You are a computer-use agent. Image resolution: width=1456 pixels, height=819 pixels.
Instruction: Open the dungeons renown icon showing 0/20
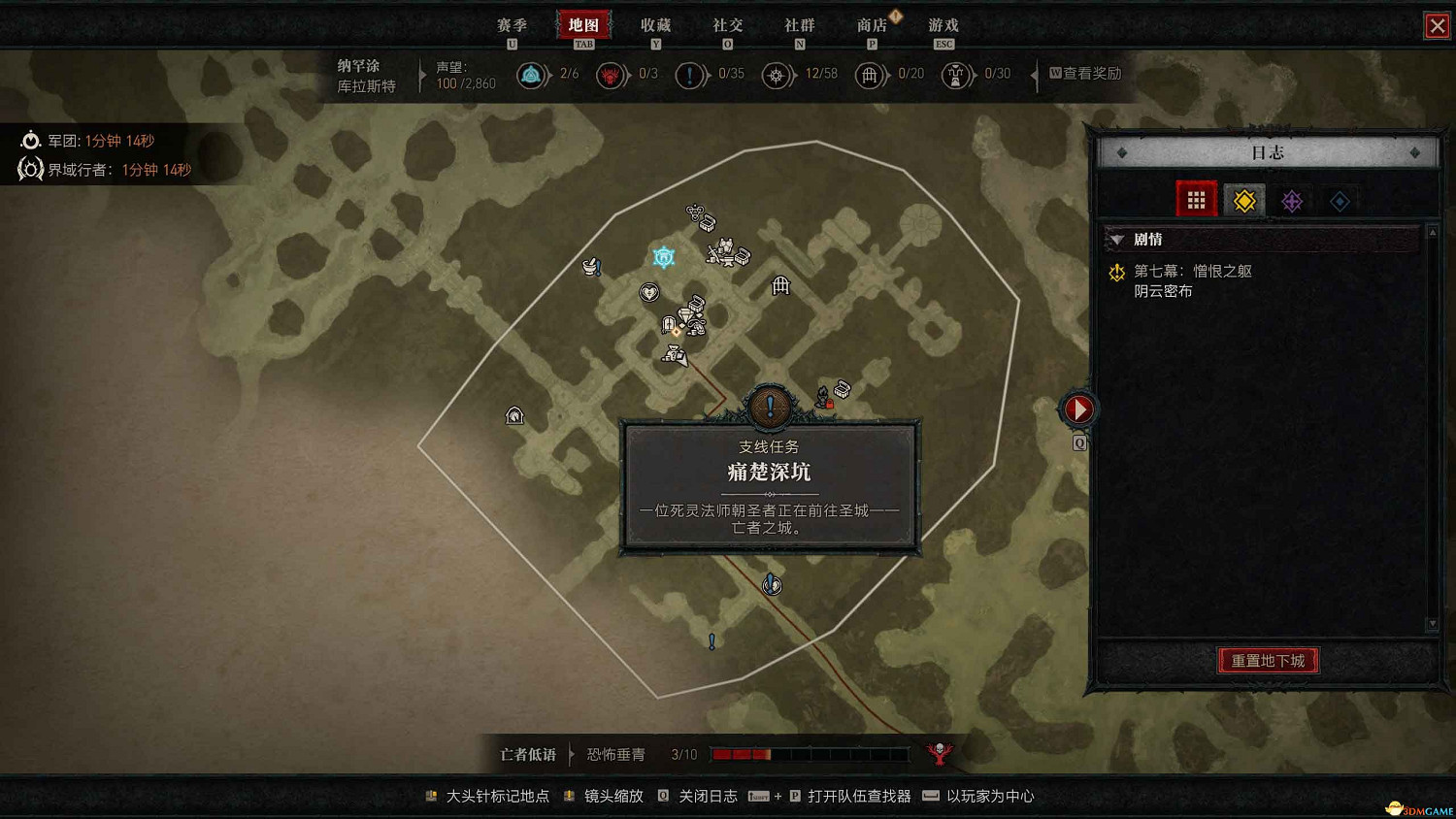871,75
